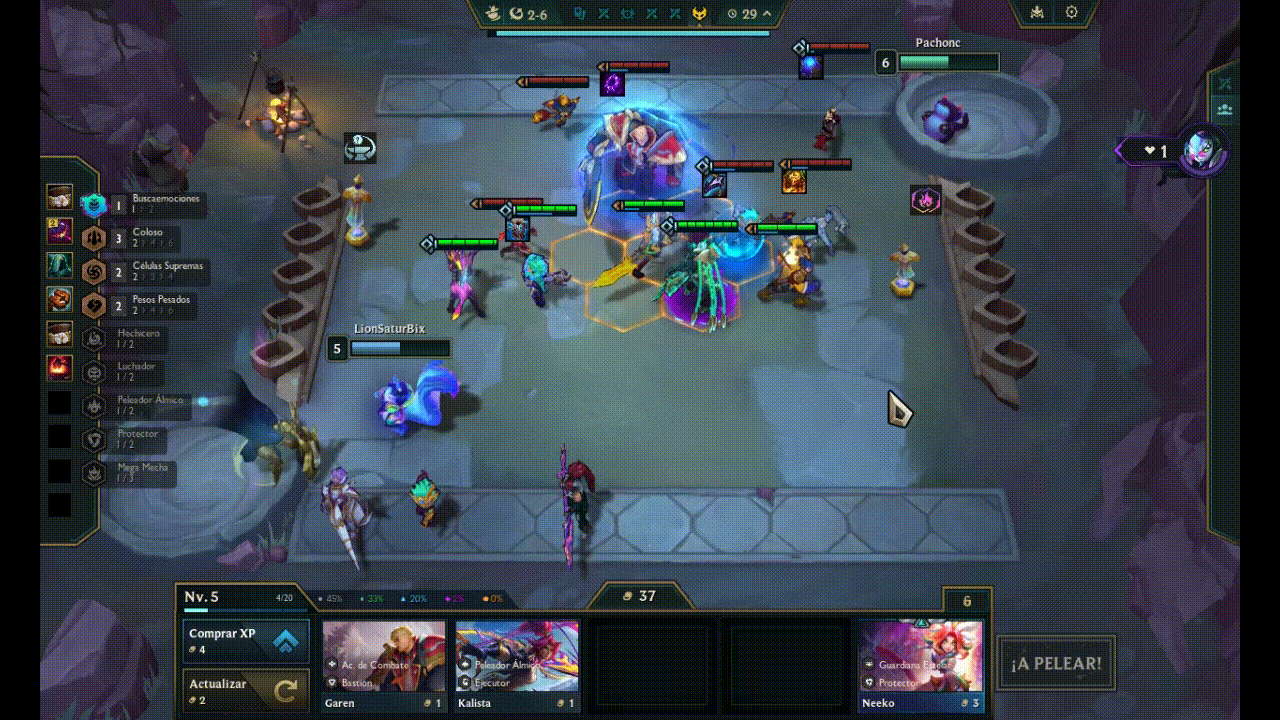Toggle the scoreboard chevron near the timer
Screen dimensions: 1280x720
point(767,14)
